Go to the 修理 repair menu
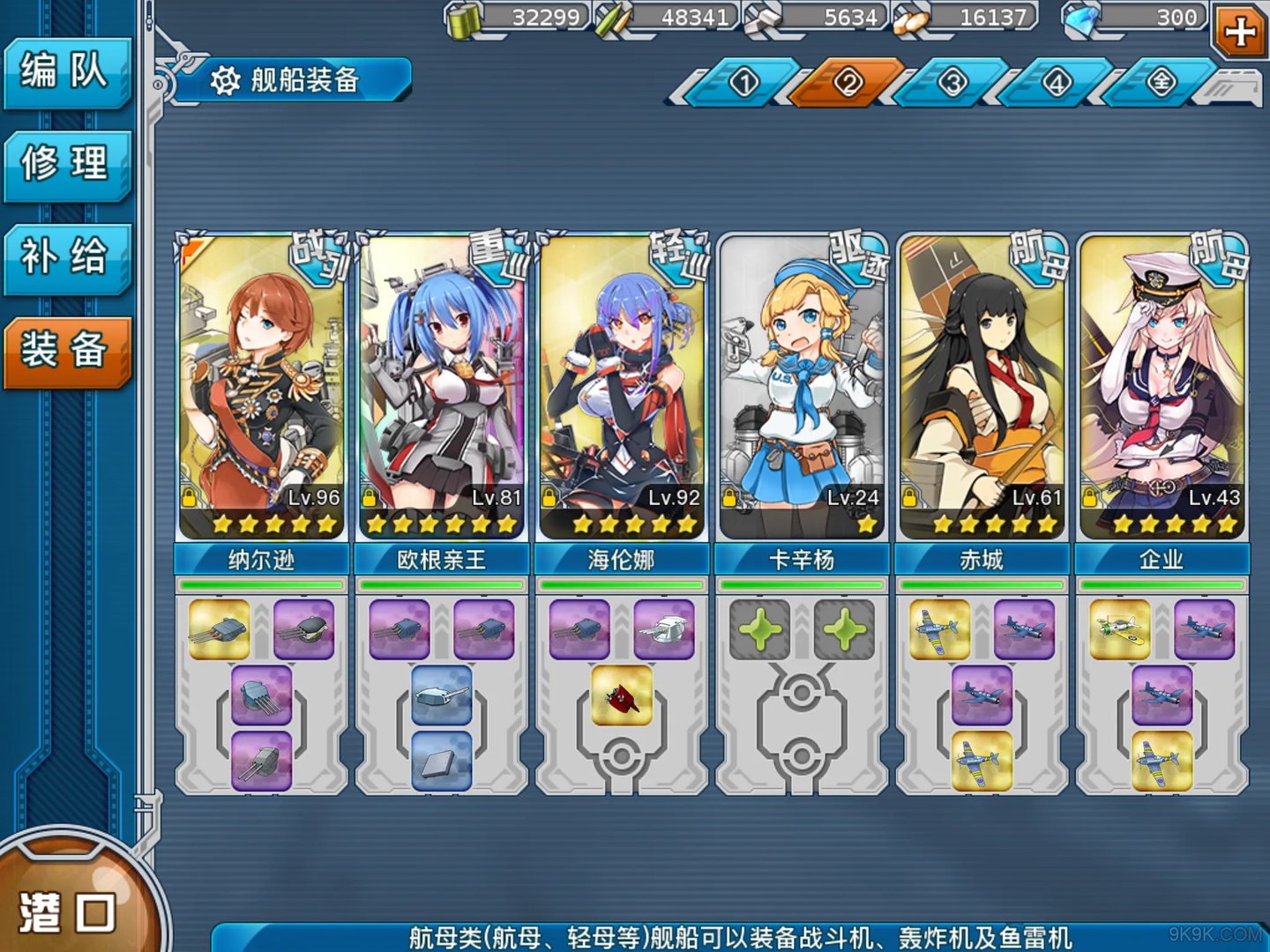The height and width of the screenshot is (952, 1270). 66,164
